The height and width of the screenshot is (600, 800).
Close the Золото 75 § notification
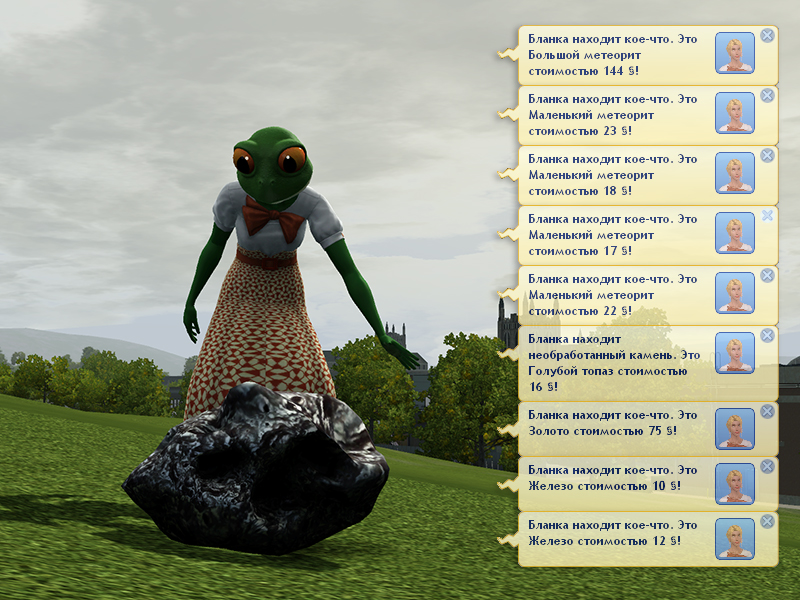coord(767,411)
